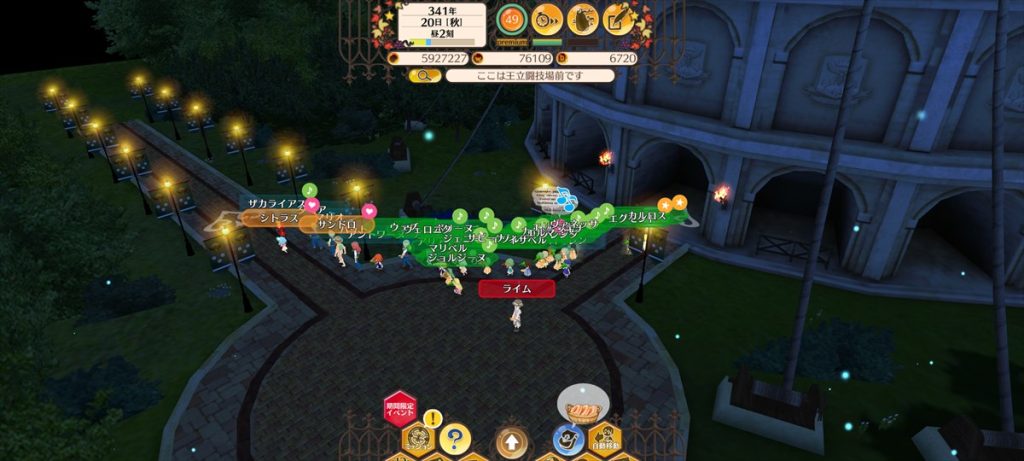The image size is (1024, 461).
Task: Open the quill note-writing icon
Action: click(x=618, y=19)
